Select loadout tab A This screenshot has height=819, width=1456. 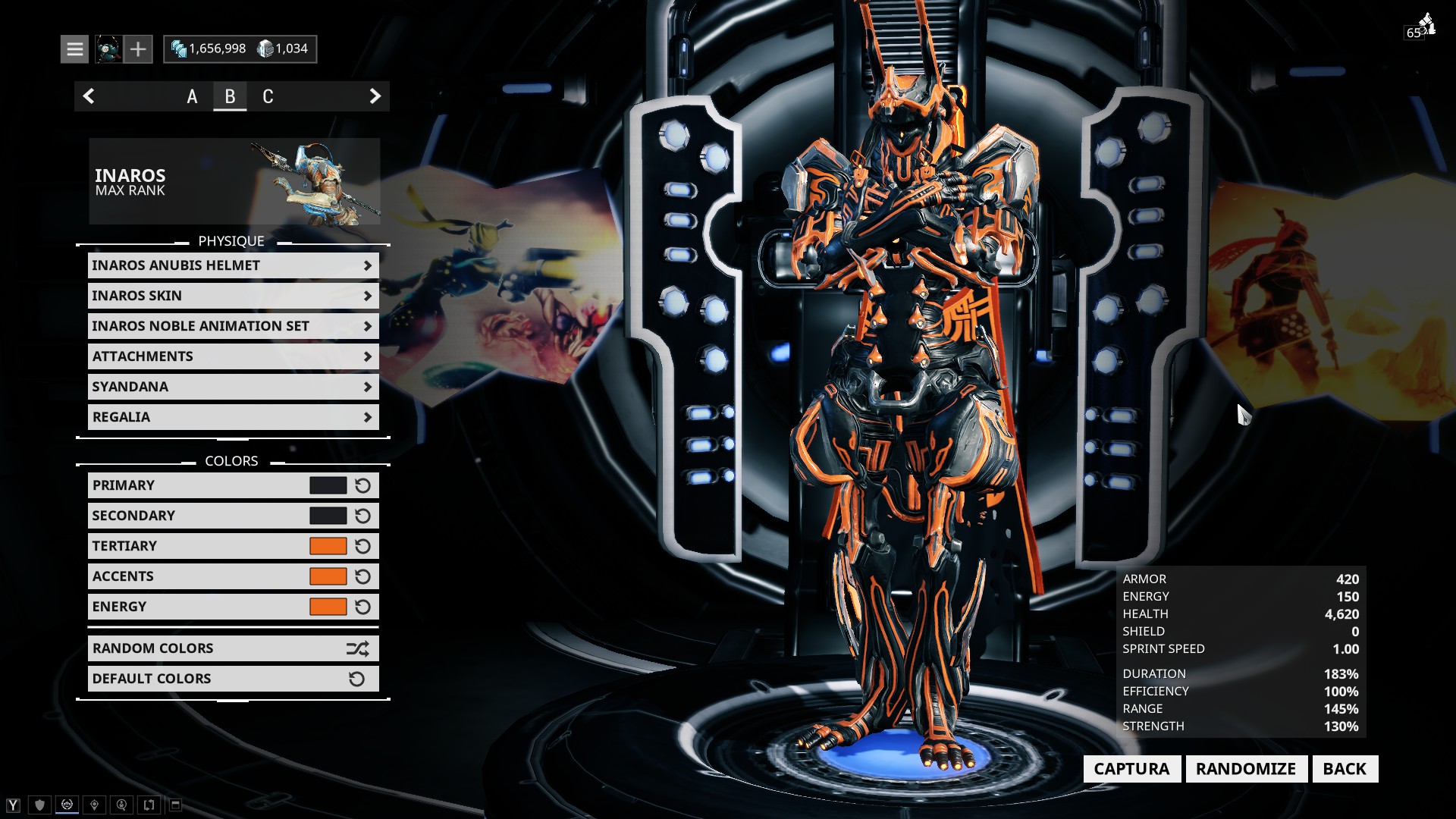(192, 96)
